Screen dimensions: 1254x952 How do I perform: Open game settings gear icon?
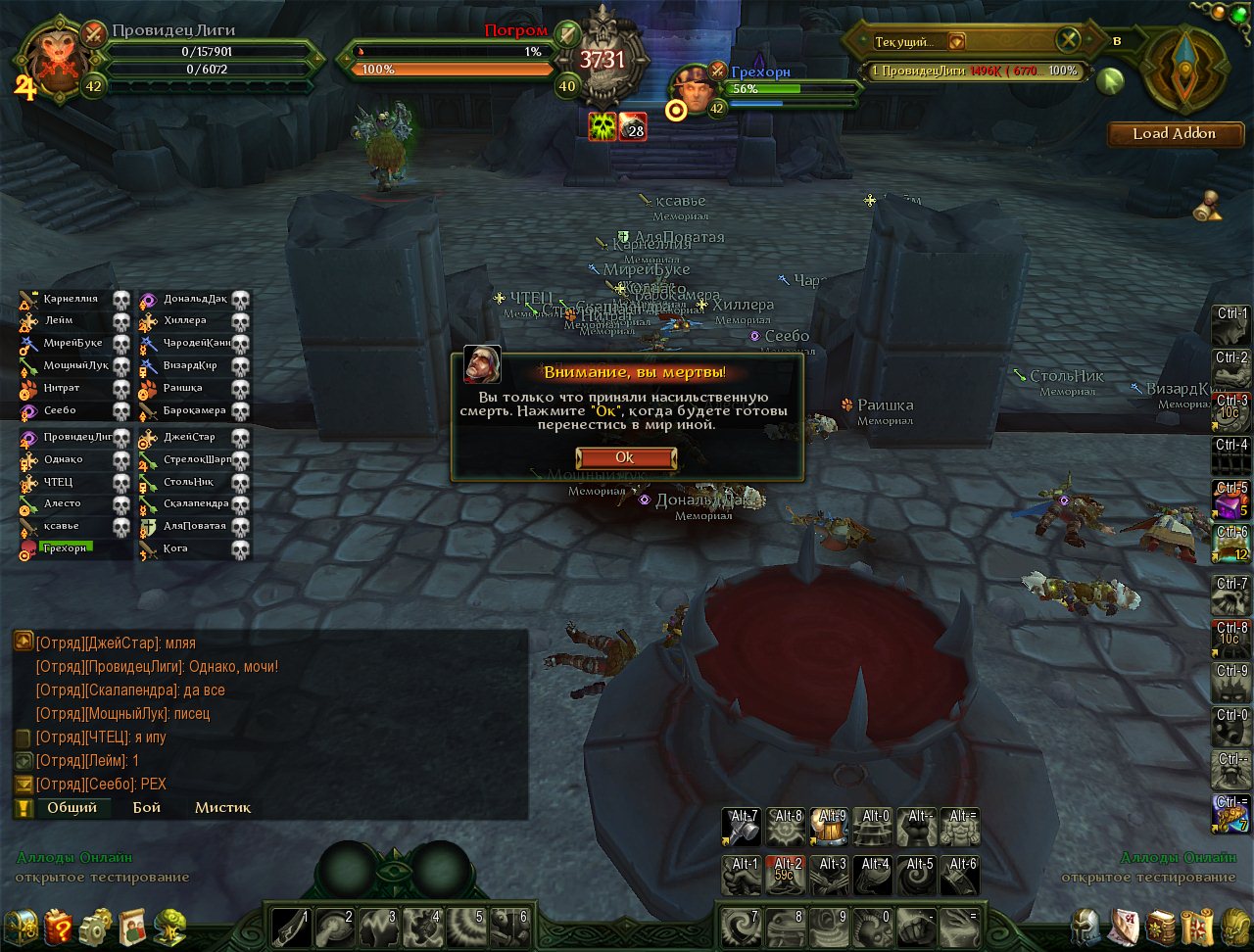[x=96, y=927]
